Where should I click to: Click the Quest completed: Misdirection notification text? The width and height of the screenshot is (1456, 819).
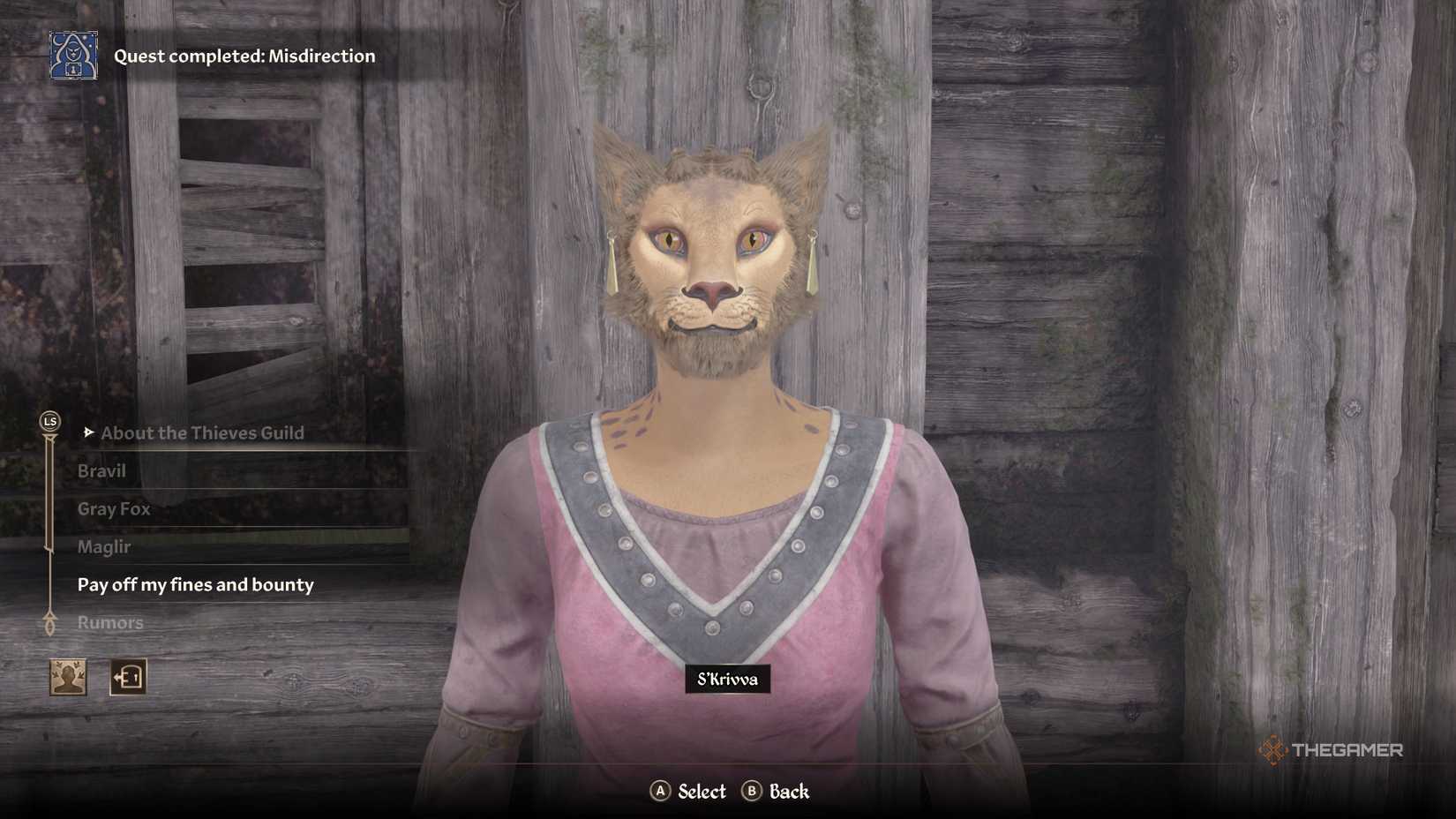[244, 56]
